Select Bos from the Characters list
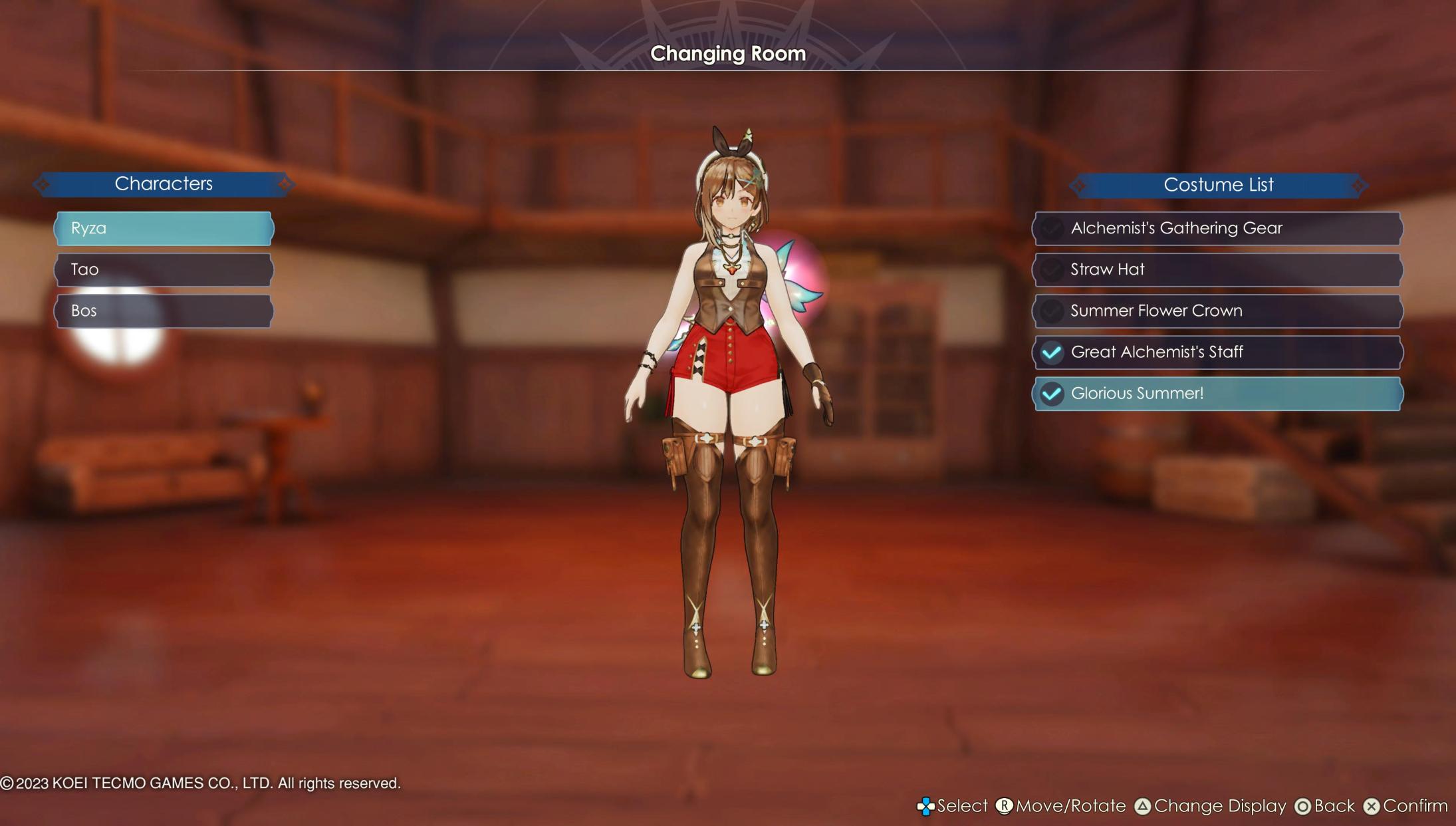The width and height of the screenshot is (1456, 826). click(x=164, y=311)
